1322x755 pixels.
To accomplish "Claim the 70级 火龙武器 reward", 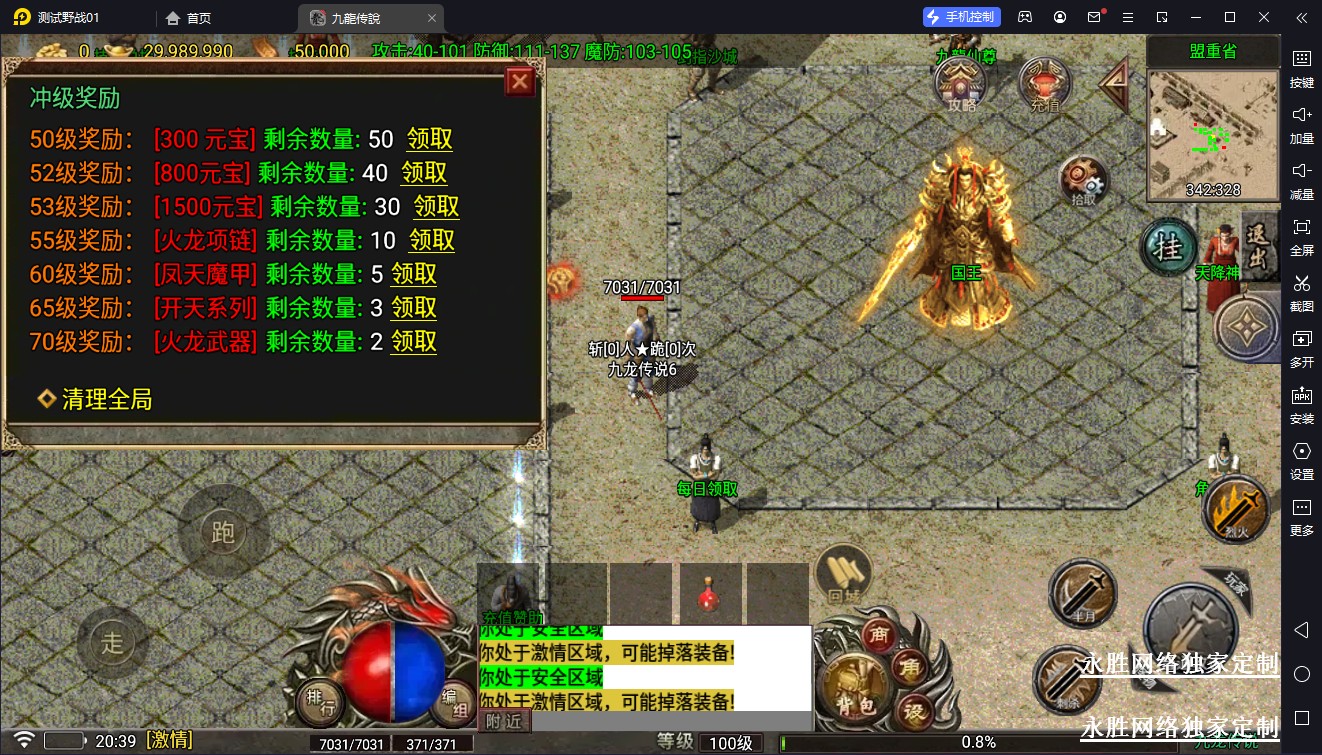I will [x=413, y=341].
